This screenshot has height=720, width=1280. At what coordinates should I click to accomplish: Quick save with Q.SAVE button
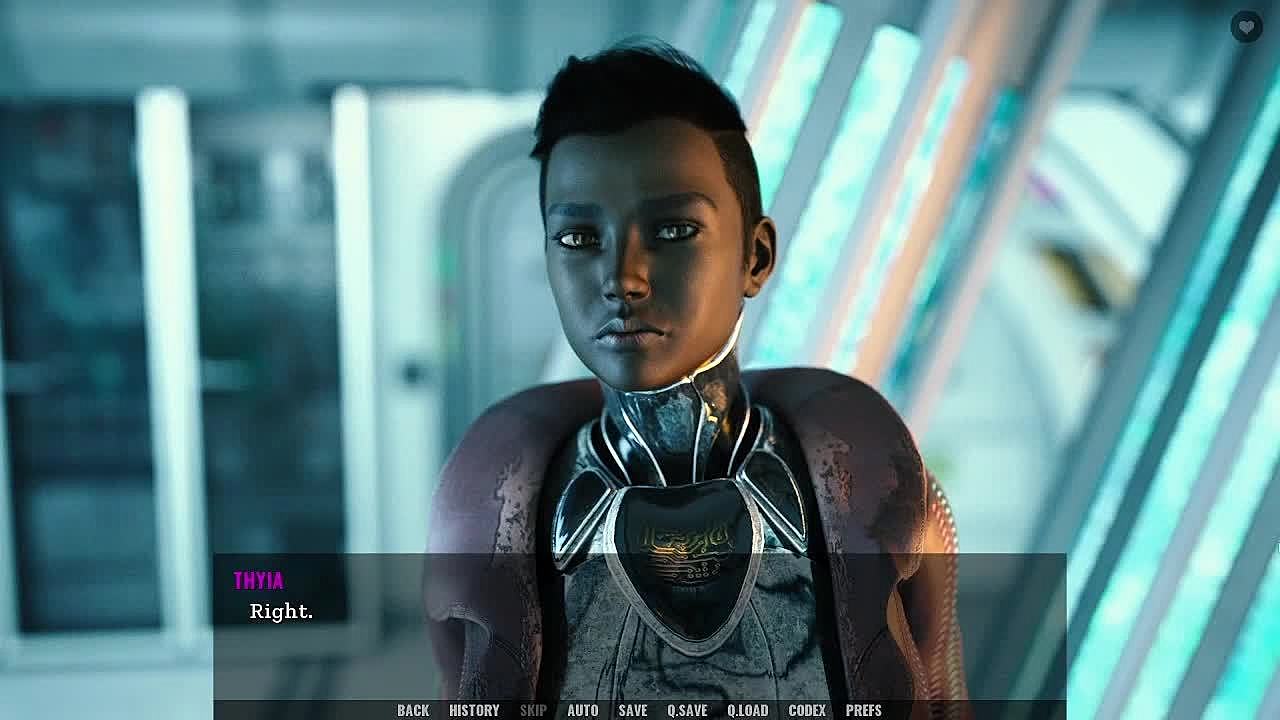(687, 710)
